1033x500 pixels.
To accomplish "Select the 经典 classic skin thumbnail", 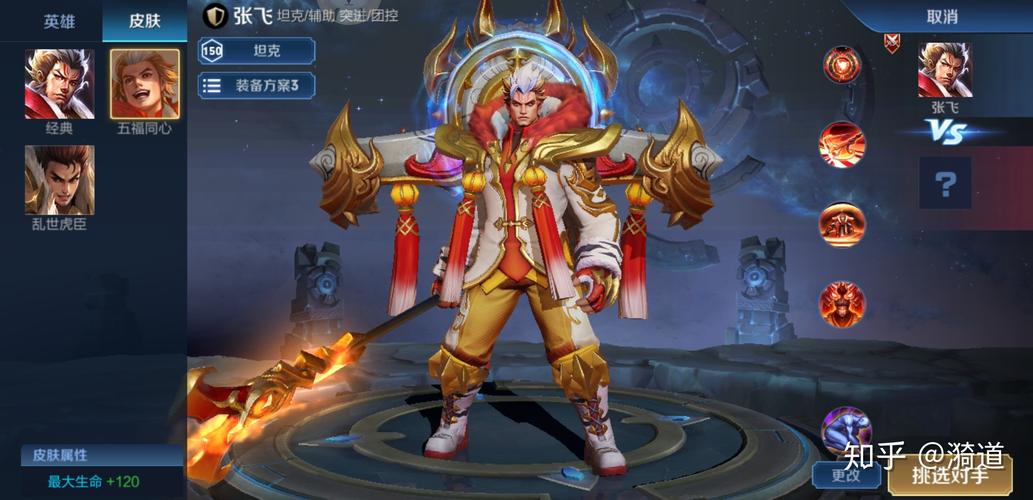I will pos(59,84).
